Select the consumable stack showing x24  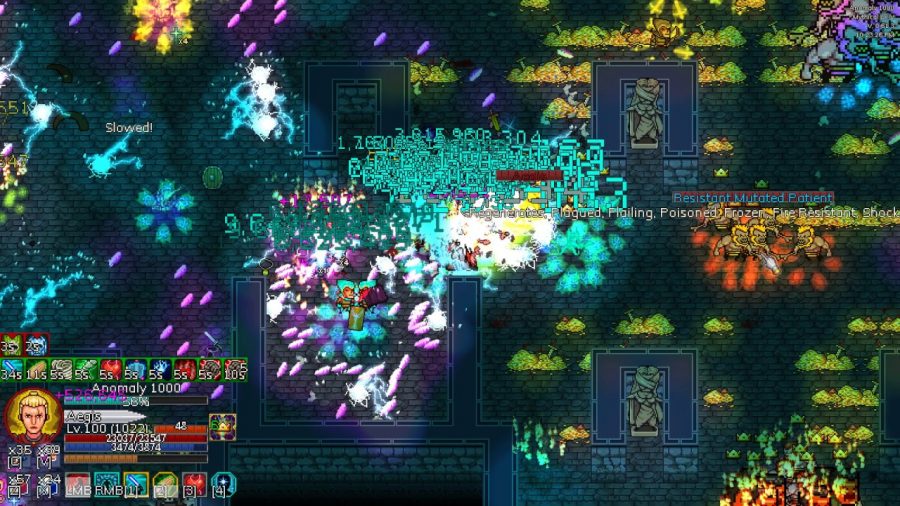(x=46, y=484)
